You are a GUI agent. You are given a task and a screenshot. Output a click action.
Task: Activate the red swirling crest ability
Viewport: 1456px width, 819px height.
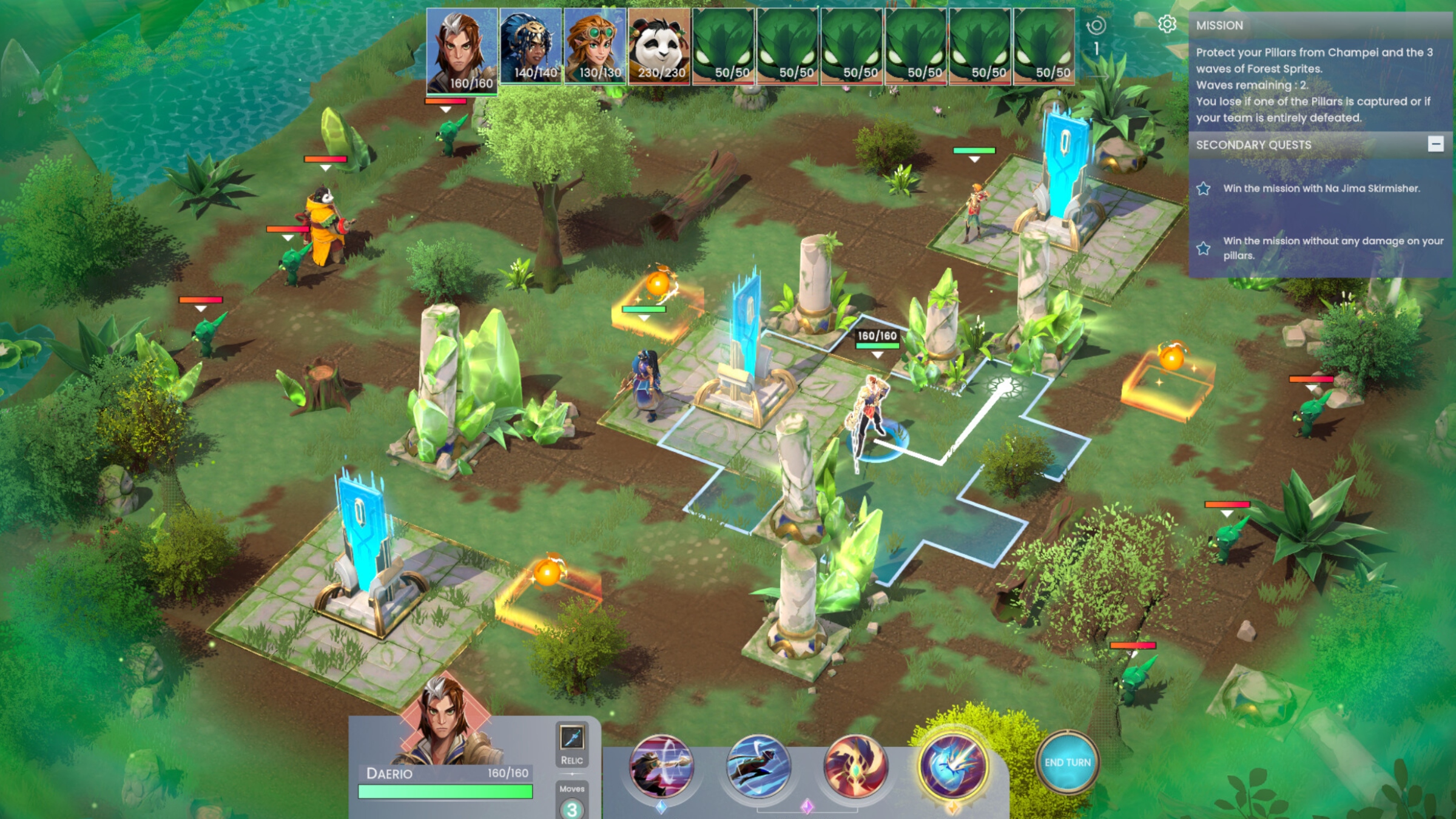855,766
